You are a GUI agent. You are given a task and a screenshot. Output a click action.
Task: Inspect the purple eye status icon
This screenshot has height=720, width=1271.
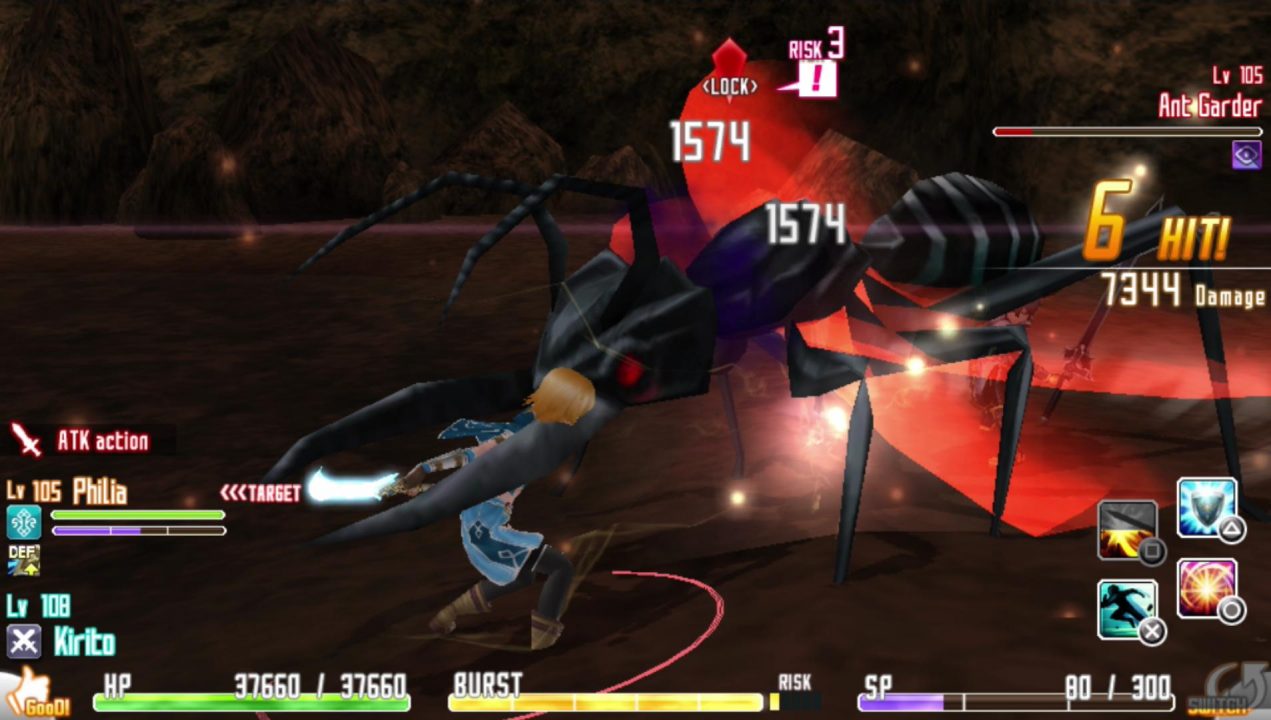tap(1246, 154)
